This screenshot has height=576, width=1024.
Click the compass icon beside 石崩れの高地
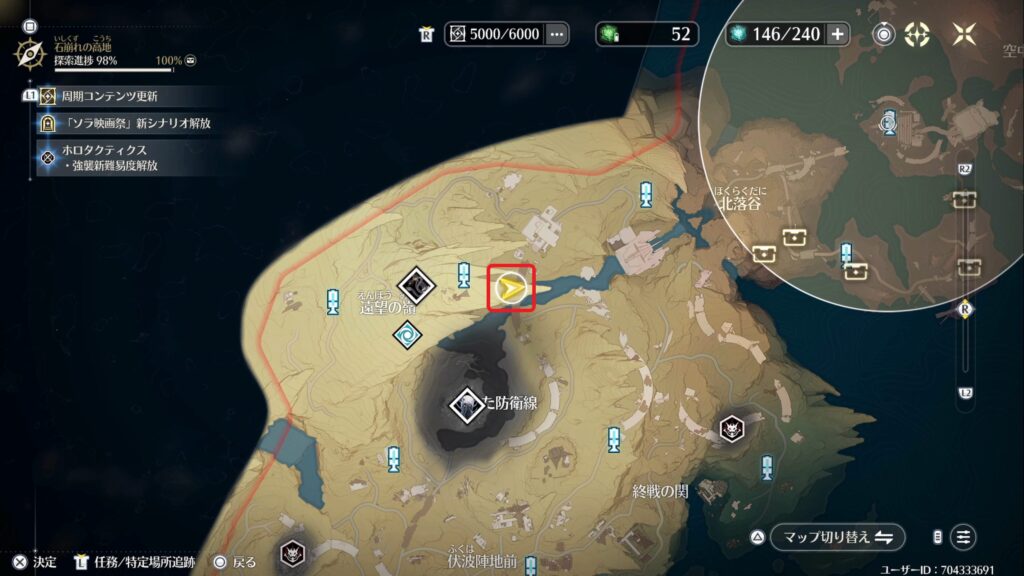point(30,52)
